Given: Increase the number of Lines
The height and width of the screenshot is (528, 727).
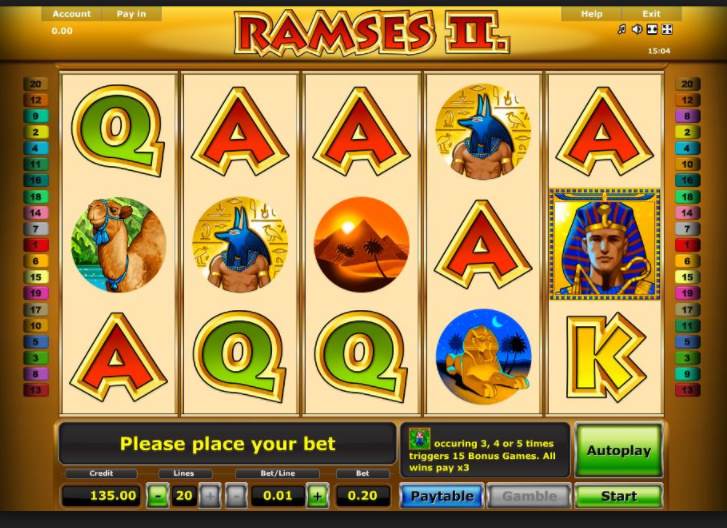Looking at the screenshot, I should [x=209, y=495].
